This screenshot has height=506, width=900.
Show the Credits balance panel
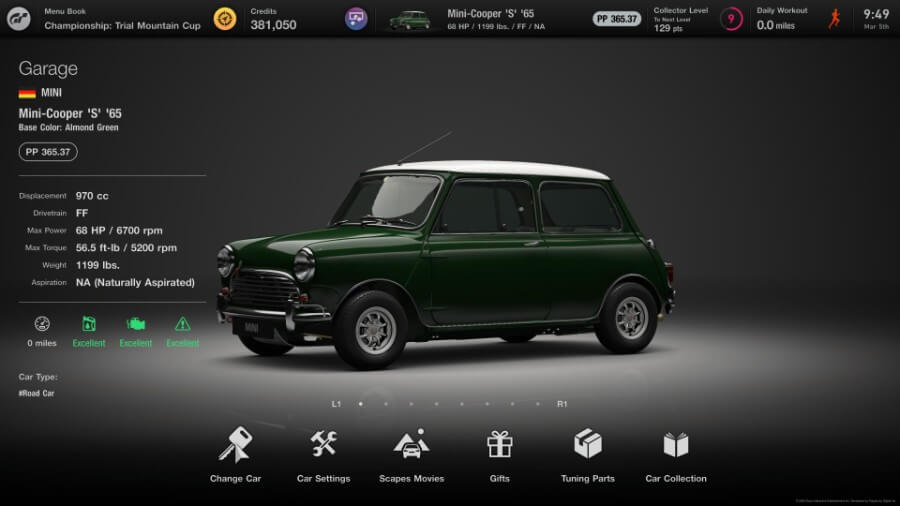tap(272, 19)
